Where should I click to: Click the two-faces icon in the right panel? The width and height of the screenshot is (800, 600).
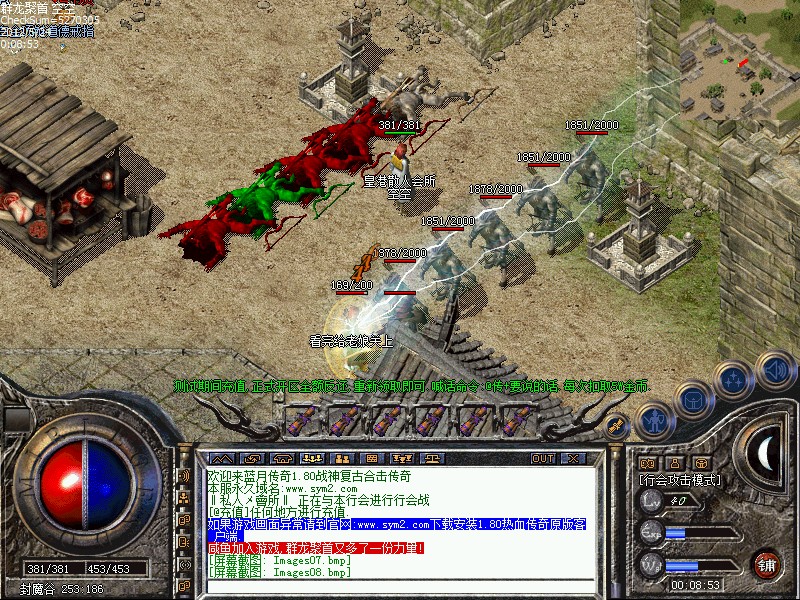[x=647, y=463]
